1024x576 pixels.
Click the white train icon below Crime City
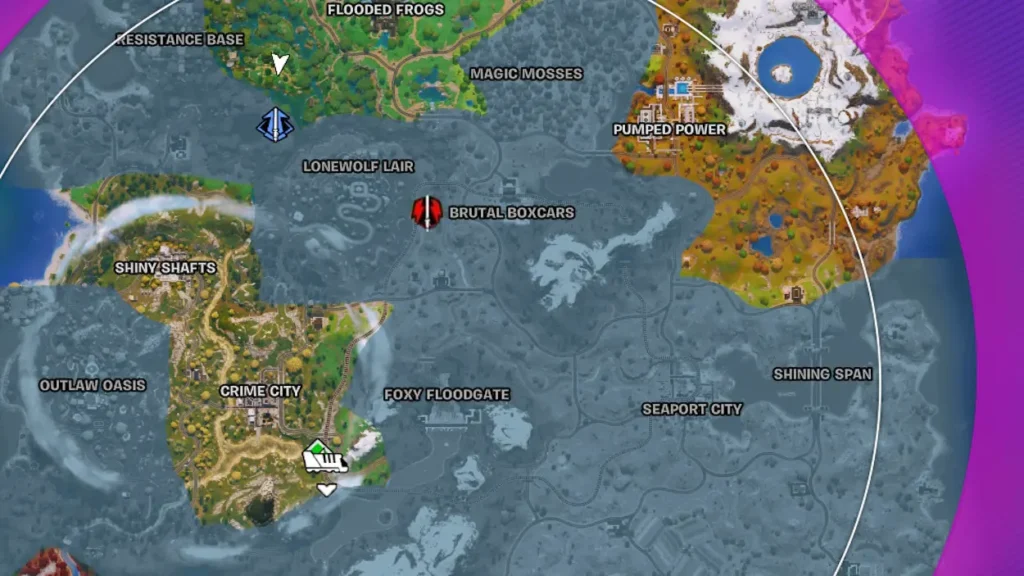pyautogui.click(x=325, y=460)
